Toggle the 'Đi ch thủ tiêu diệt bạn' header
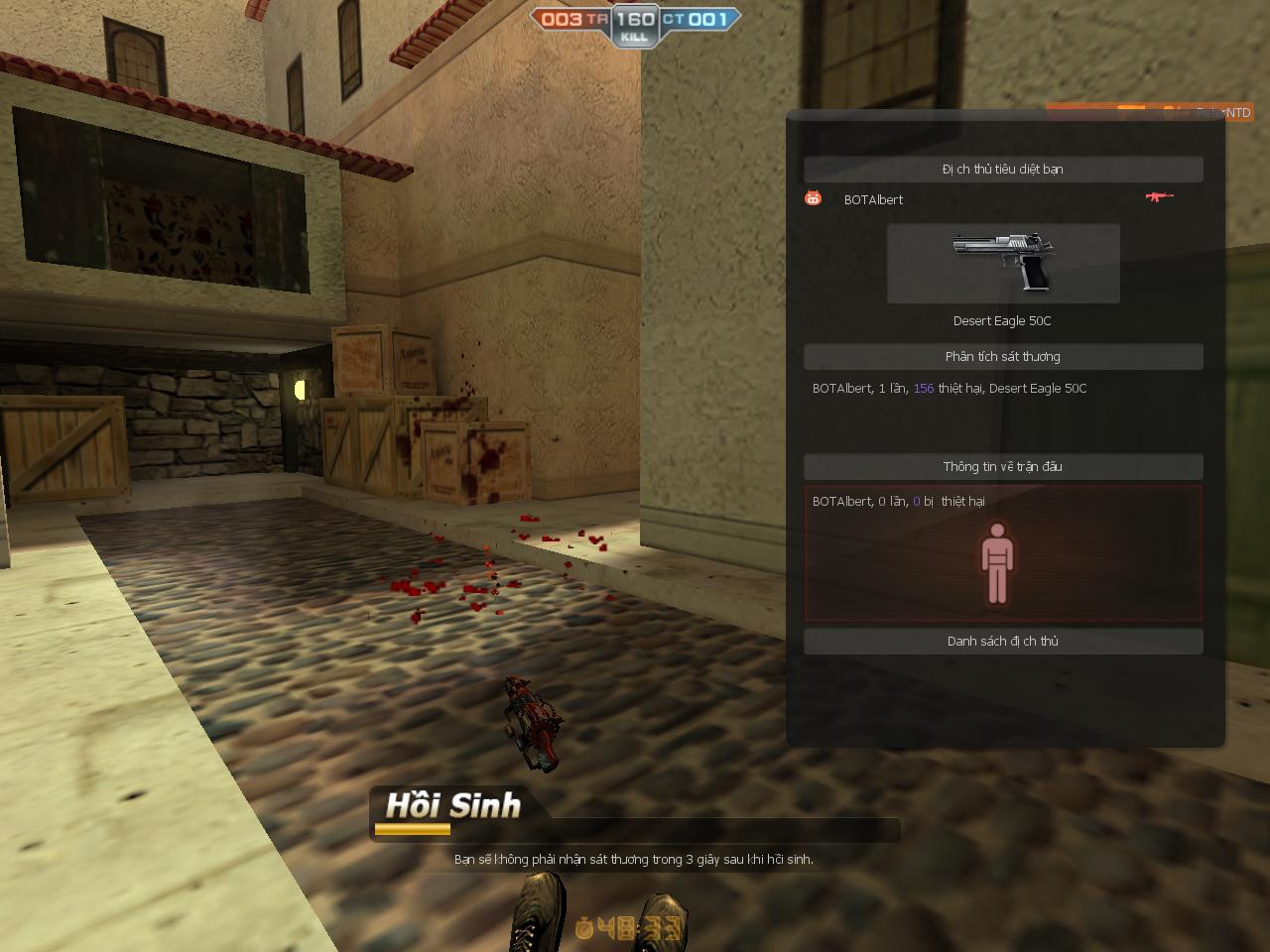 (1003, 169)
